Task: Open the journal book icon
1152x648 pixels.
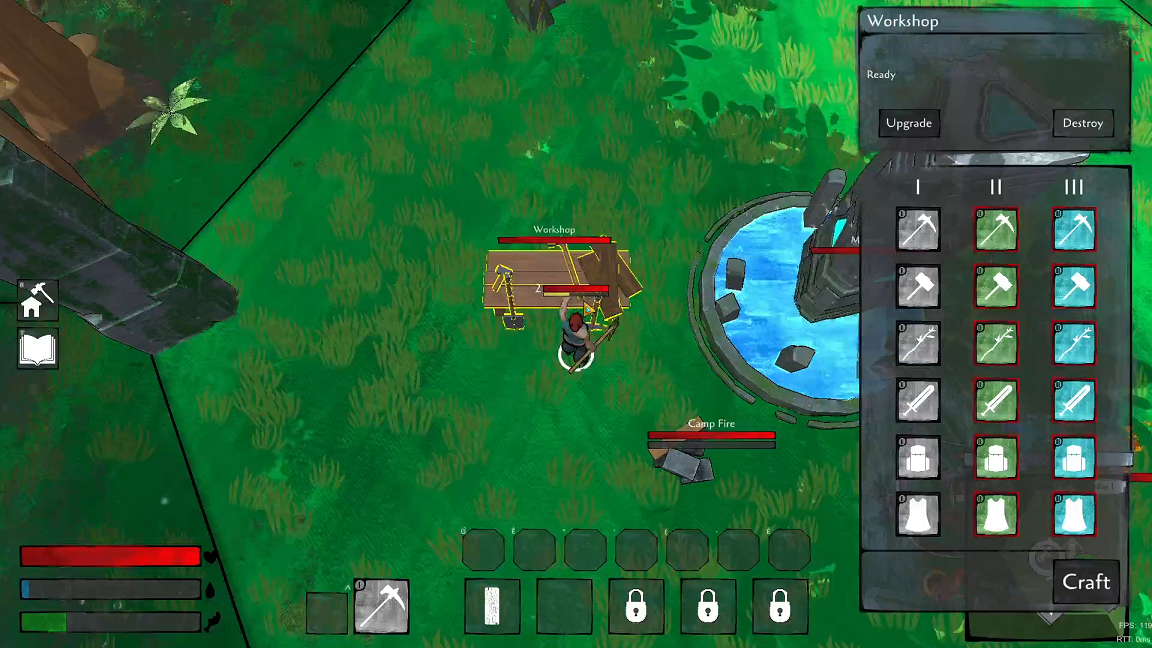Action: (x=38, y=348)
